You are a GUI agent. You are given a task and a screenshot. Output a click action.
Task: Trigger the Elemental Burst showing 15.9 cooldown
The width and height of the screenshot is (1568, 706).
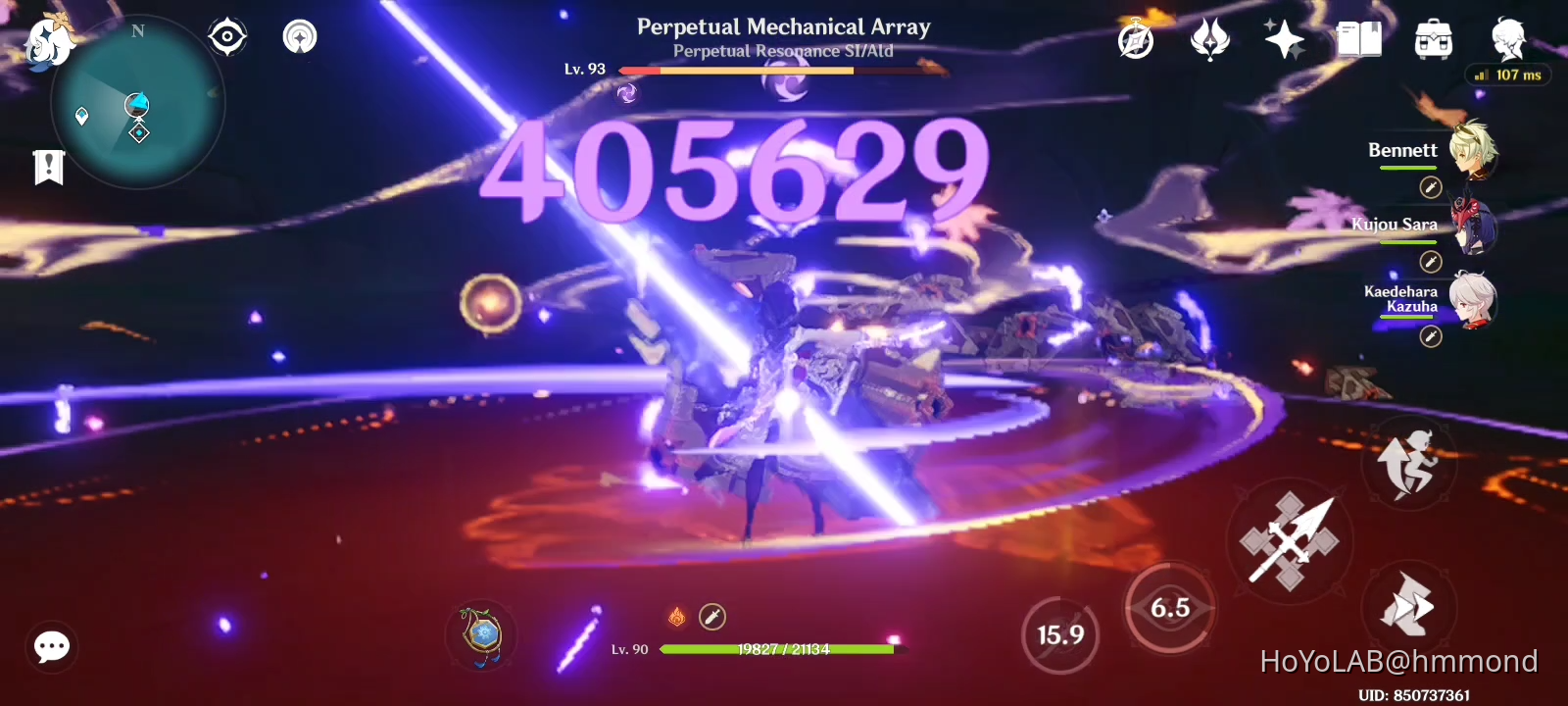(x=1061, y=635)
